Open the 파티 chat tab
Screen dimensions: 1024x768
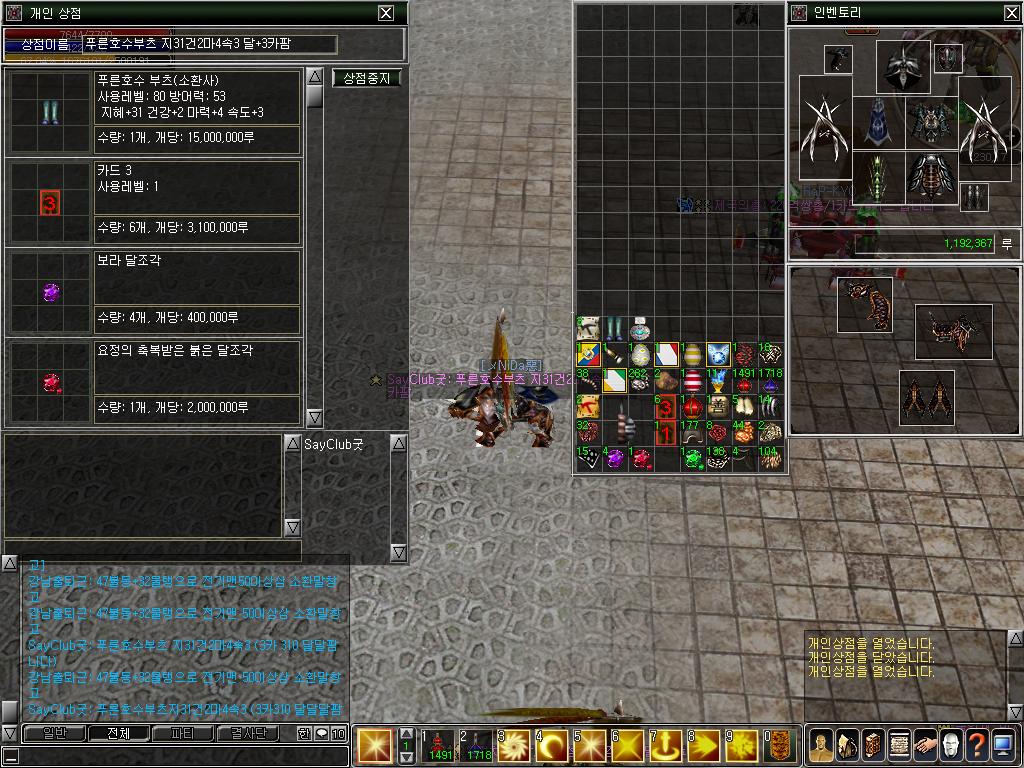pos(182,733)
